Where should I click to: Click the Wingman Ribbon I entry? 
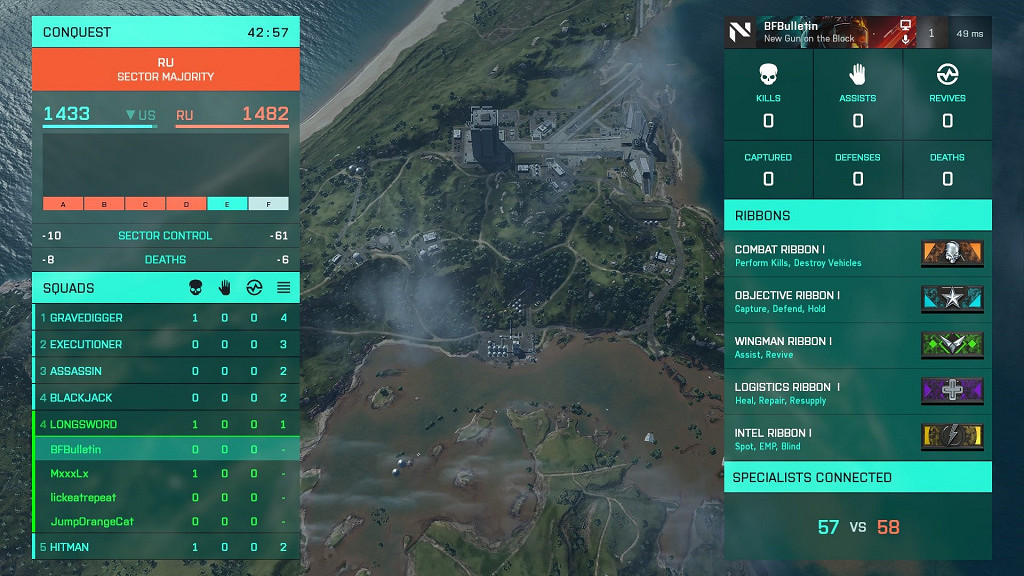(857, 347)
